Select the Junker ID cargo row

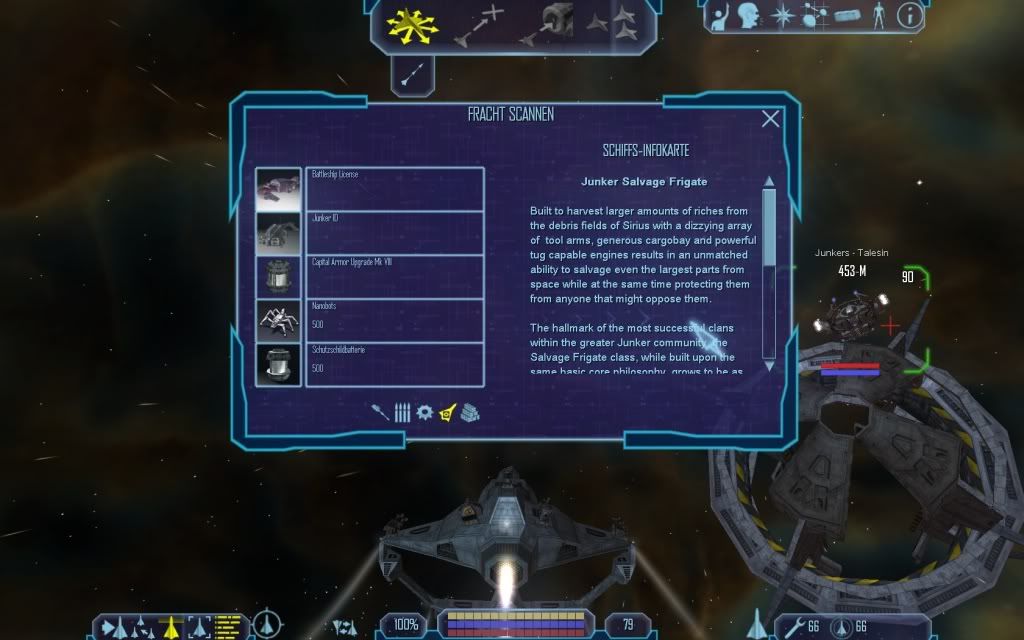396,232
